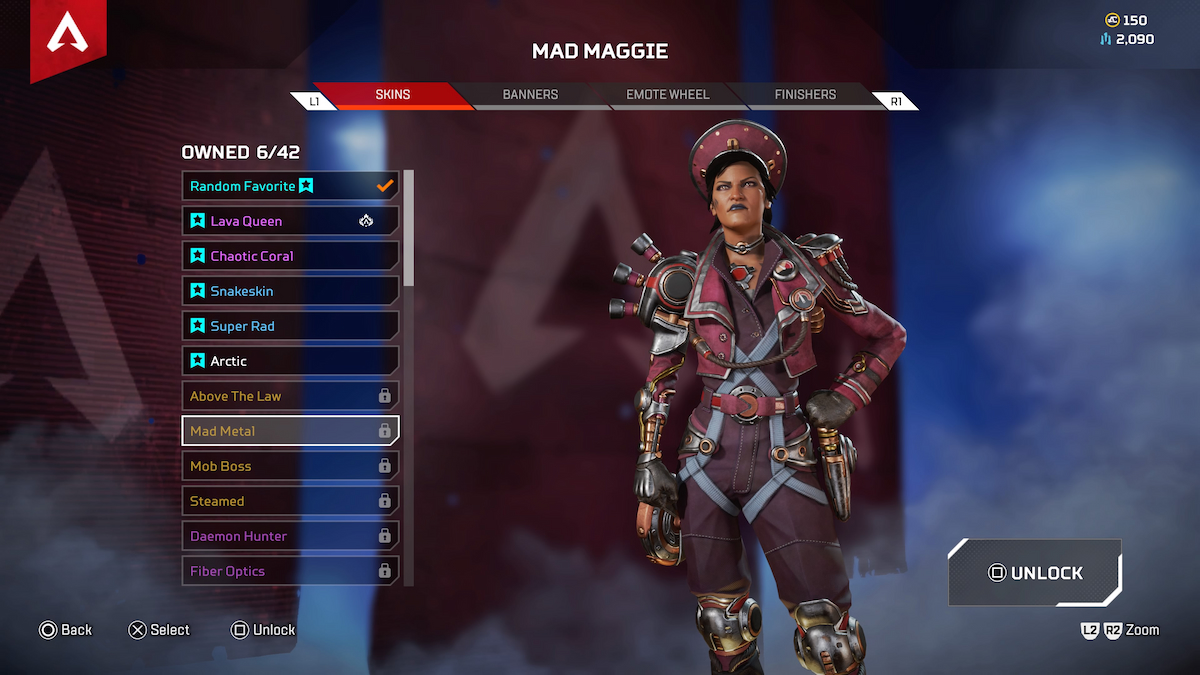The height and width of the screenshot is (675, 1200).
Task: Show the Finishers tab
Action: (x=805, y=95)
